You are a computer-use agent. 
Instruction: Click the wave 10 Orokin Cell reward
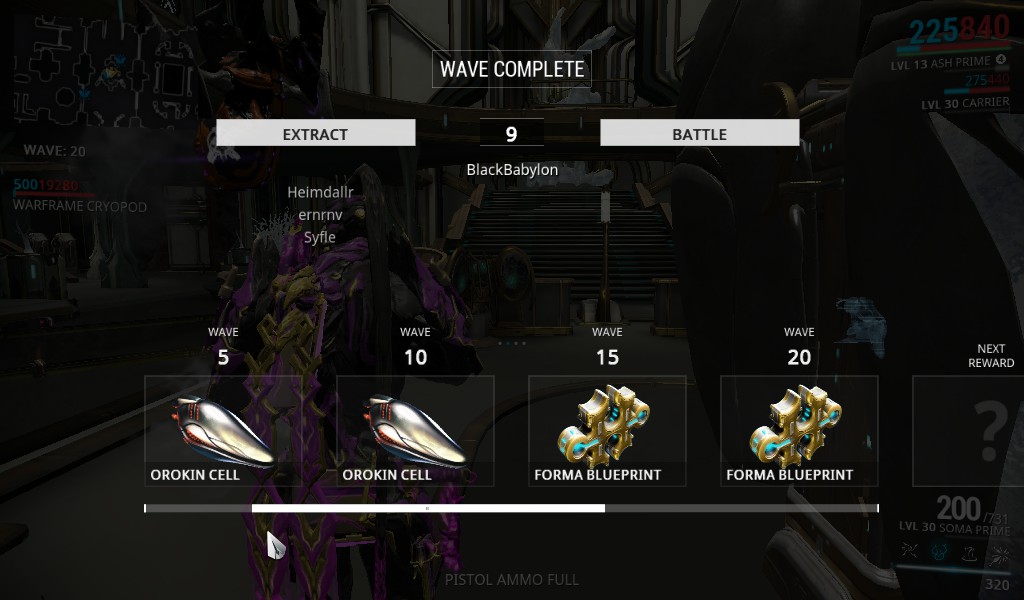[x=415, y=430]
